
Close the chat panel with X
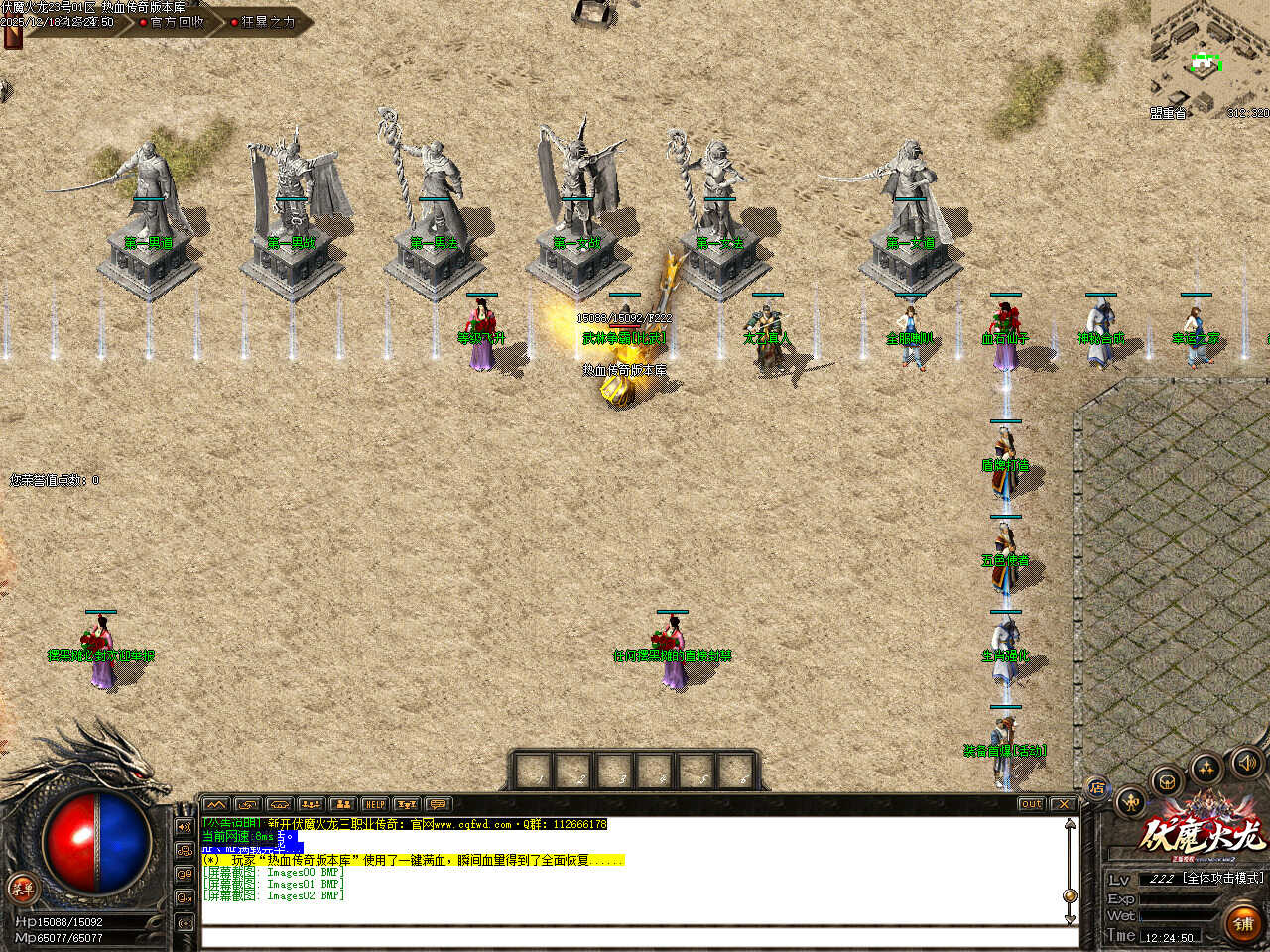pos(1063,804)
